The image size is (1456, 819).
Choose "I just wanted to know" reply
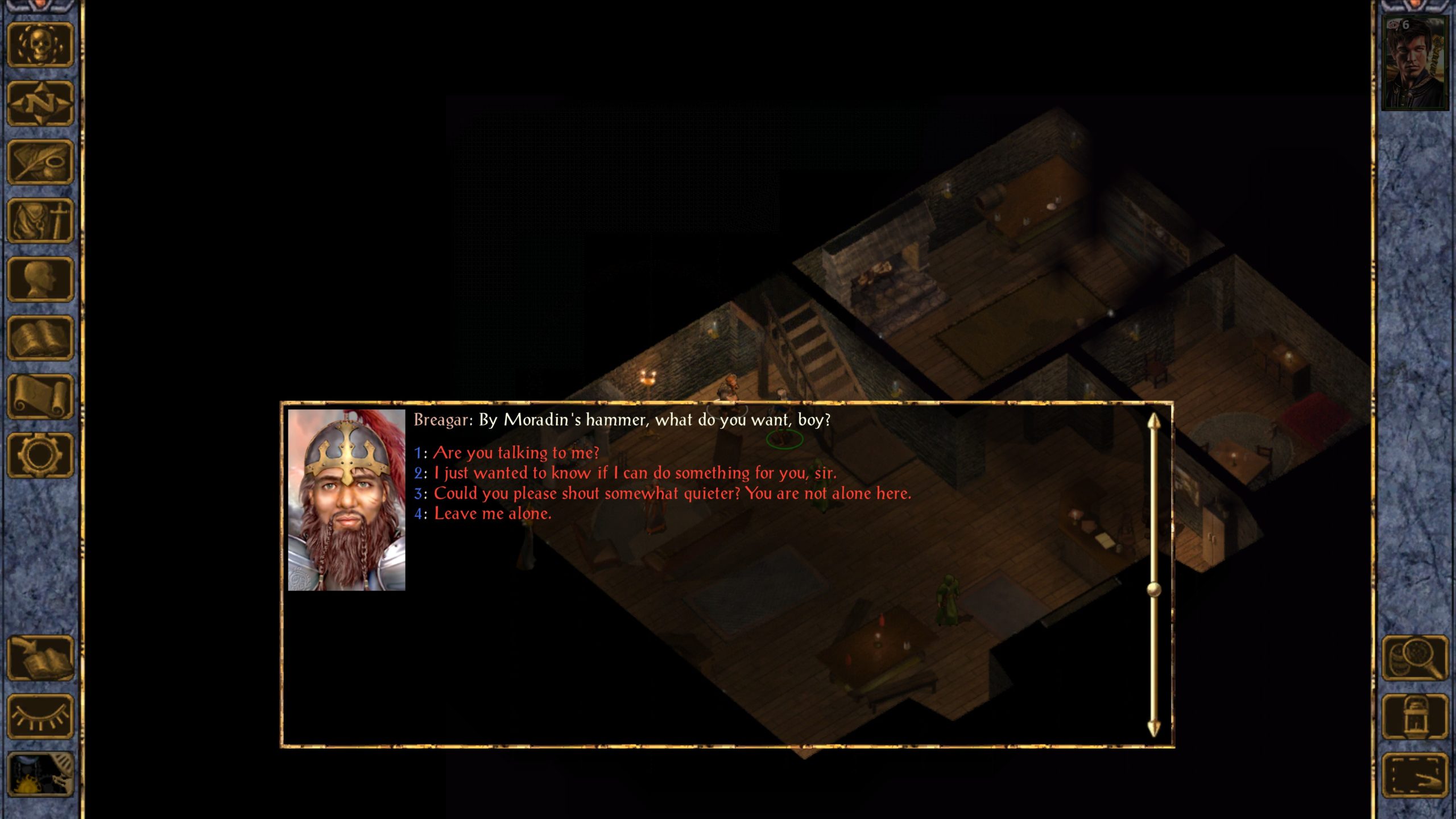(634, 473)
